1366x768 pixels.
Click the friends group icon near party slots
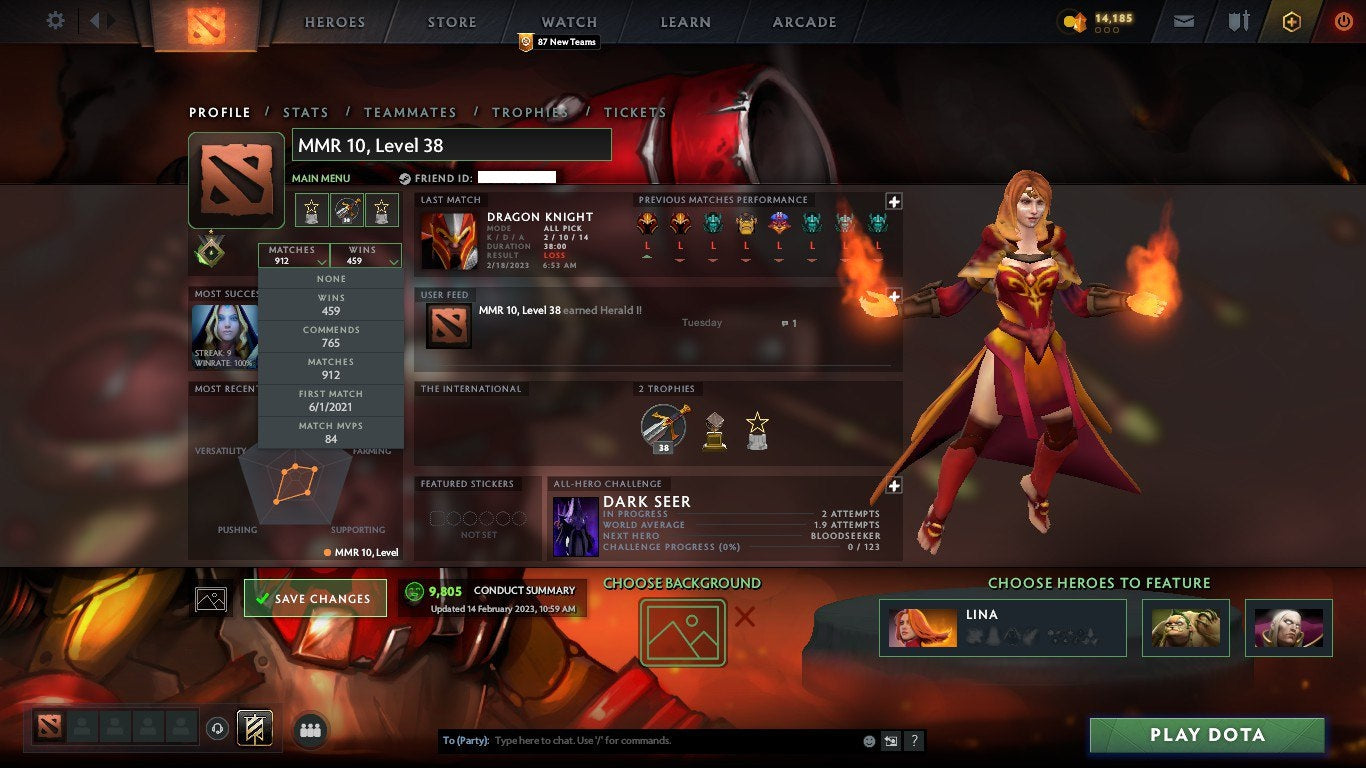point(310,729)
